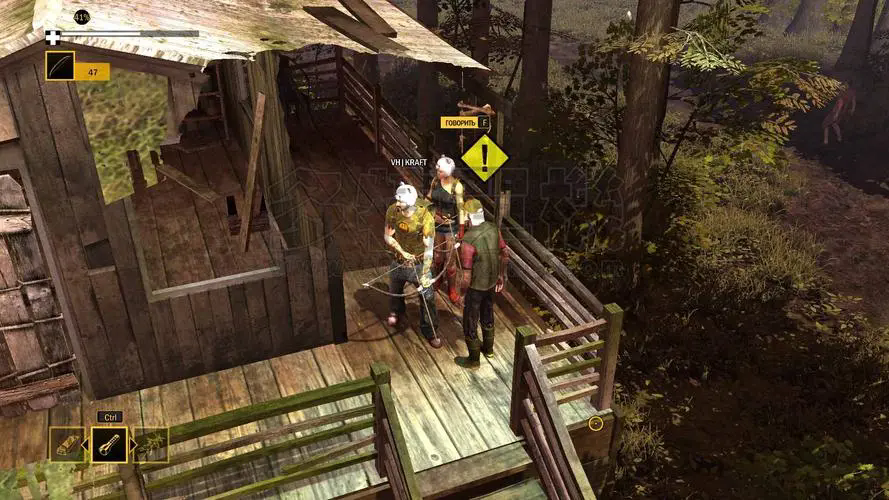Select the flashlight item slot
This screenshot has height=500, width=889.
tap(109, 445)
